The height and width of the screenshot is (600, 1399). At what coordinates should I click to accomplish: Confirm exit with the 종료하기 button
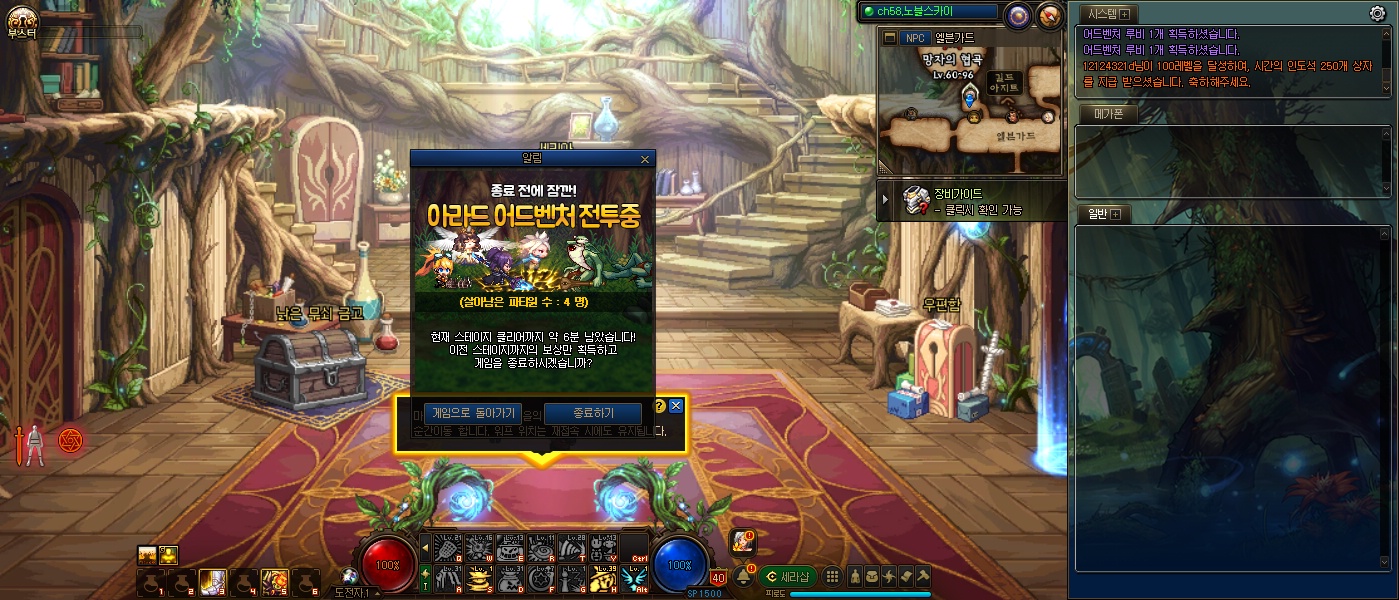(593, 413)
